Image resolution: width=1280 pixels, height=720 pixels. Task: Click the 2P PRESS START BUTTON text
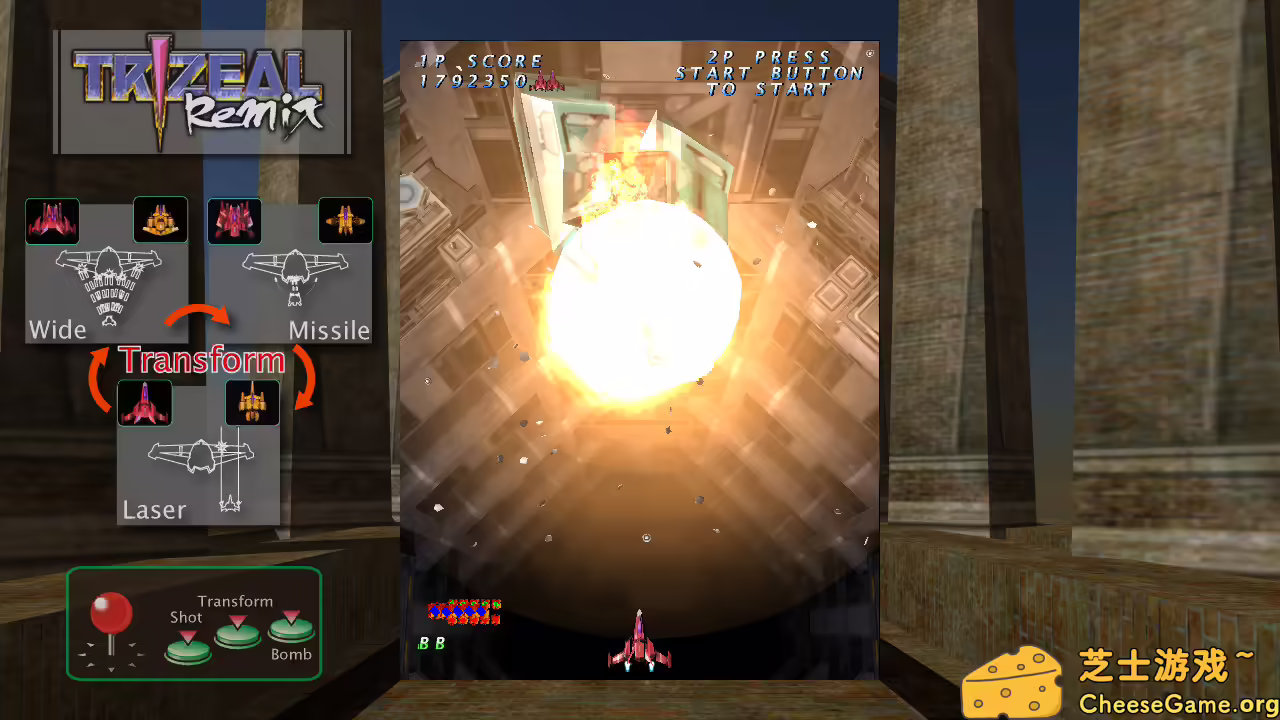click(767, 72)
